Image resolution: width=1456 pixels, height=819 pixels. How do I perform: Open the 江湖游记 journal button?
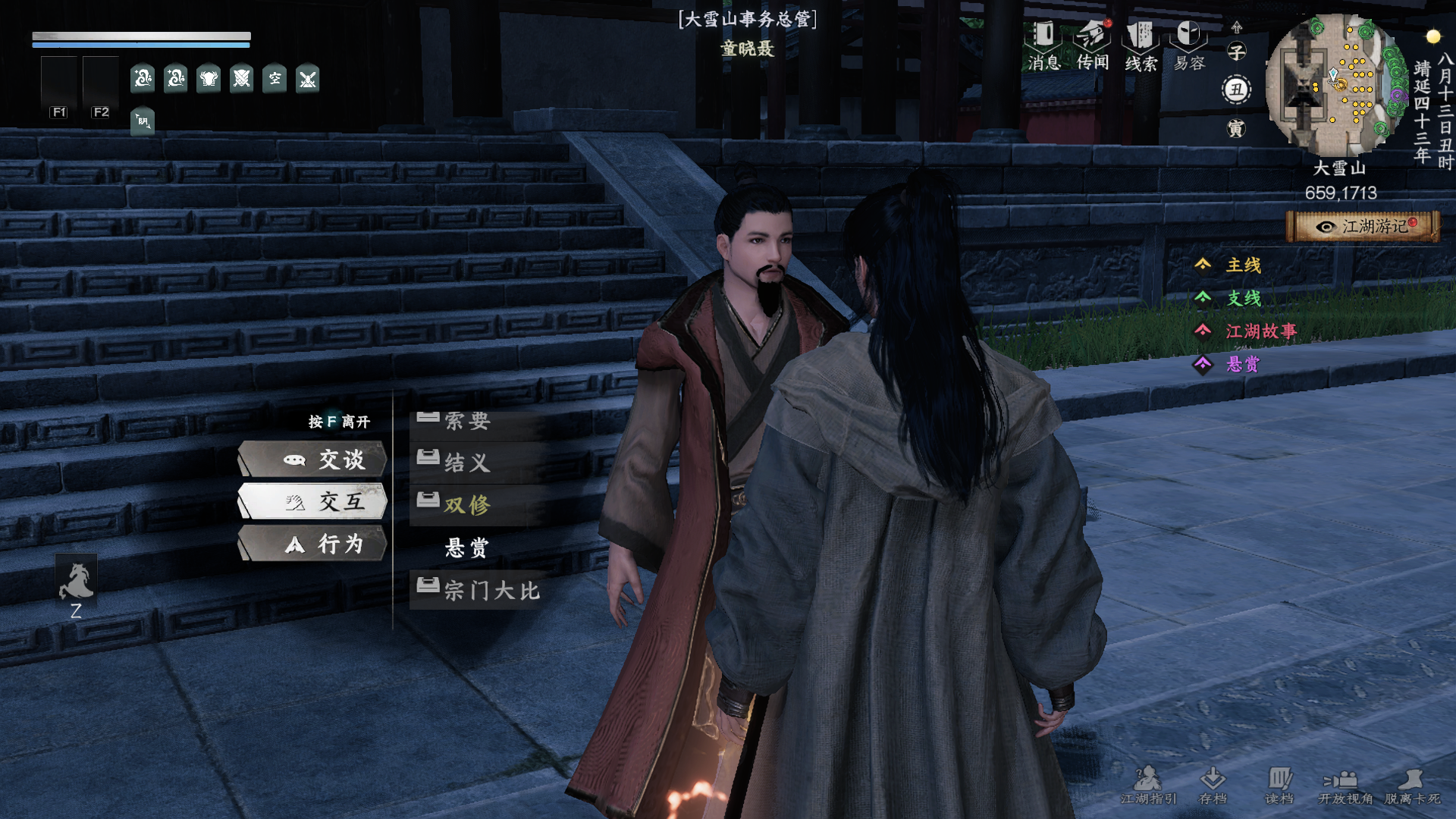pos(1363,227)
